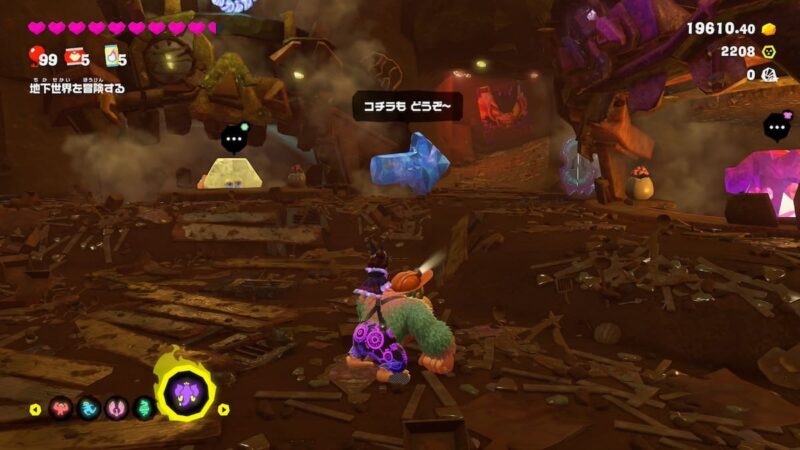Screen dimensions: 800x450
Task: Click the right arrow of the Bananza selector
Action: coord(224,409)
